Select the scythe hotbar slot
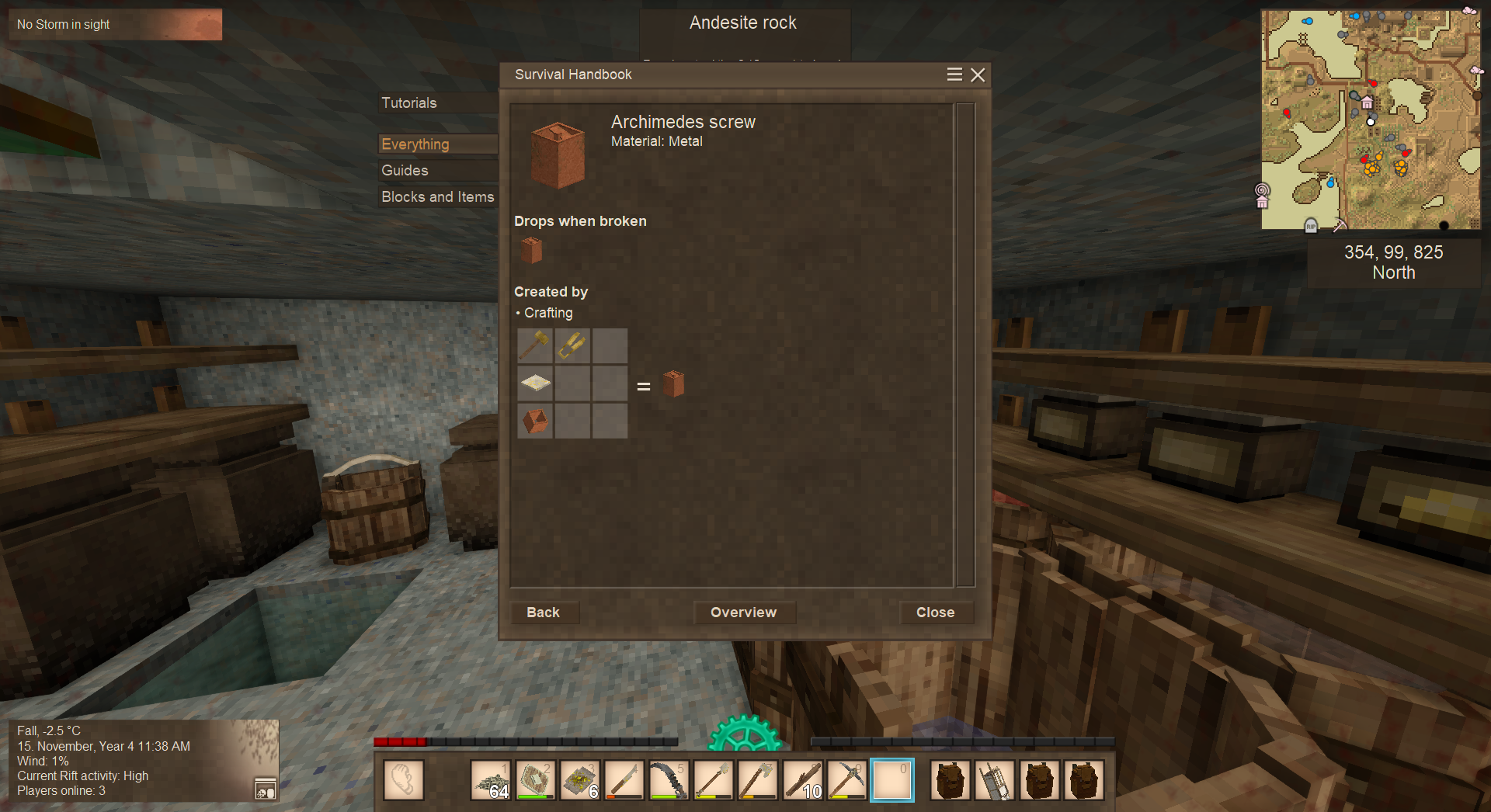This screenshot has height=812, width=1491. pos(669,779)
